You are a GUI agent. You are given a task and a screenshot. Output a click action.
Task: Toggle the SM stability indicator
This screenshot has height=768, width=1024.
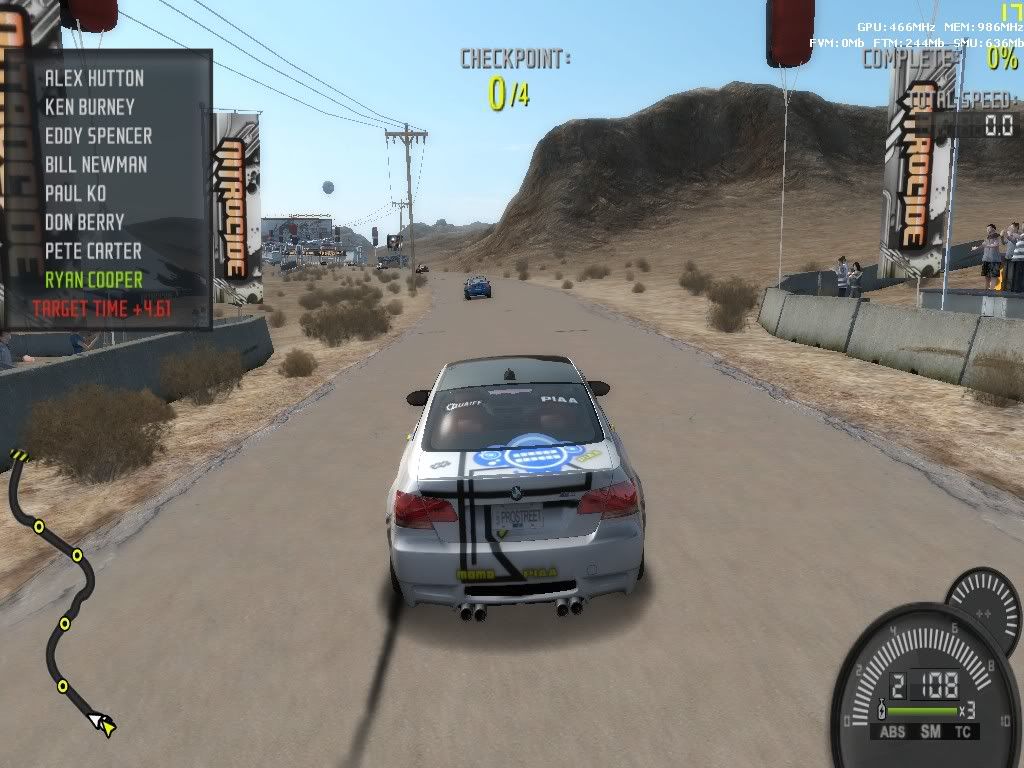pyautogui.click(x=931, y=733)
